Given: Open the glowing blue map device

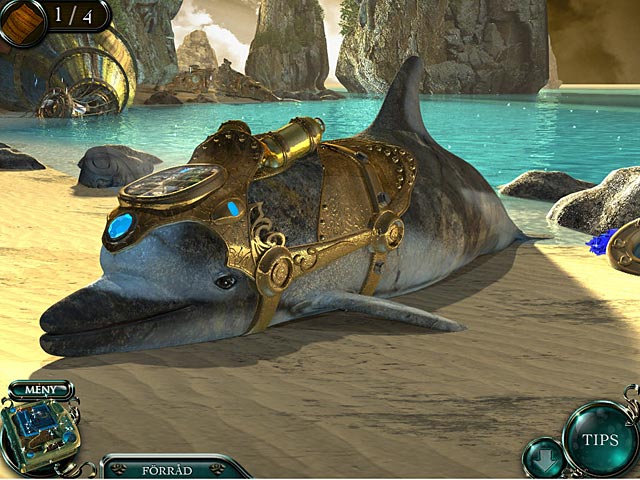Looking at the screenshot, I should 37,433.
